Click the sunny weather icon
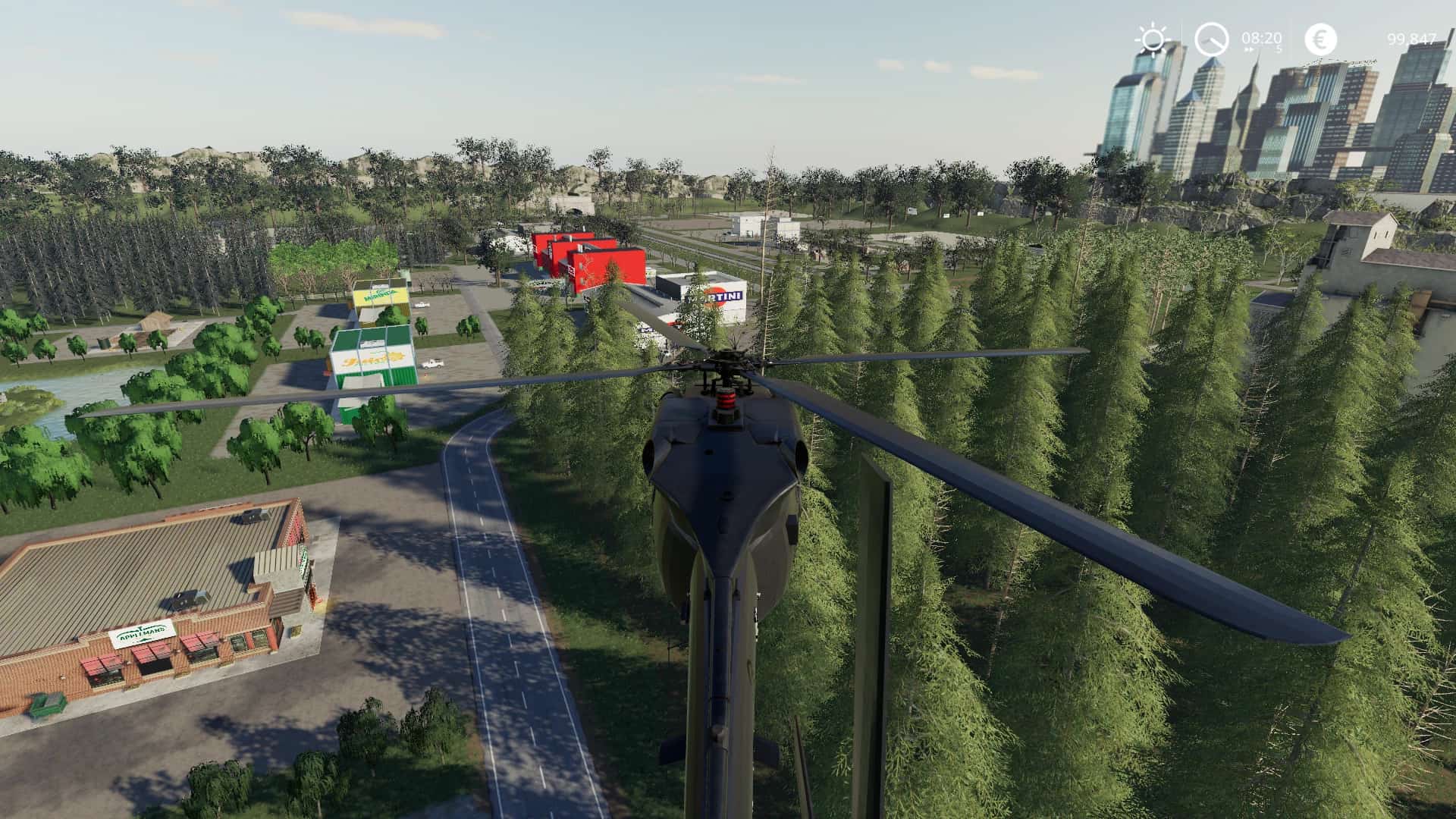 coord(1153,39)
